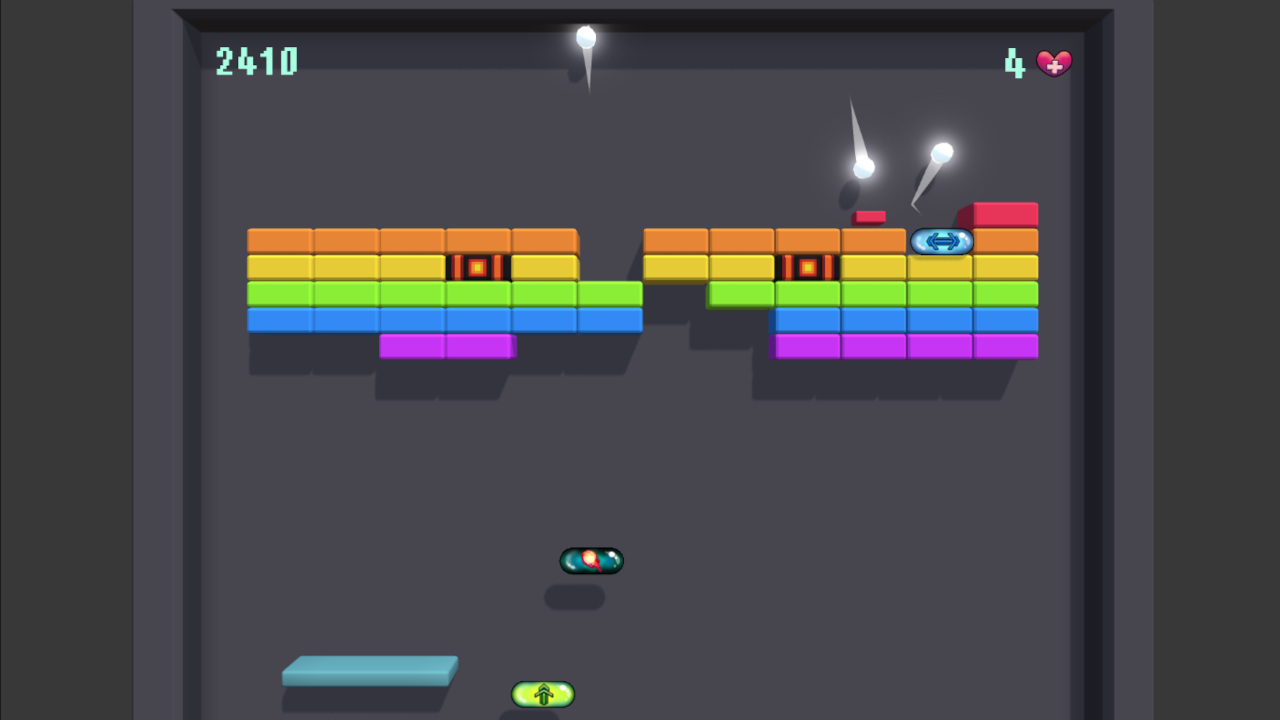Collect the fireball power-up capsule
This screenshot has height=720, width=1280.
[591, 561]
